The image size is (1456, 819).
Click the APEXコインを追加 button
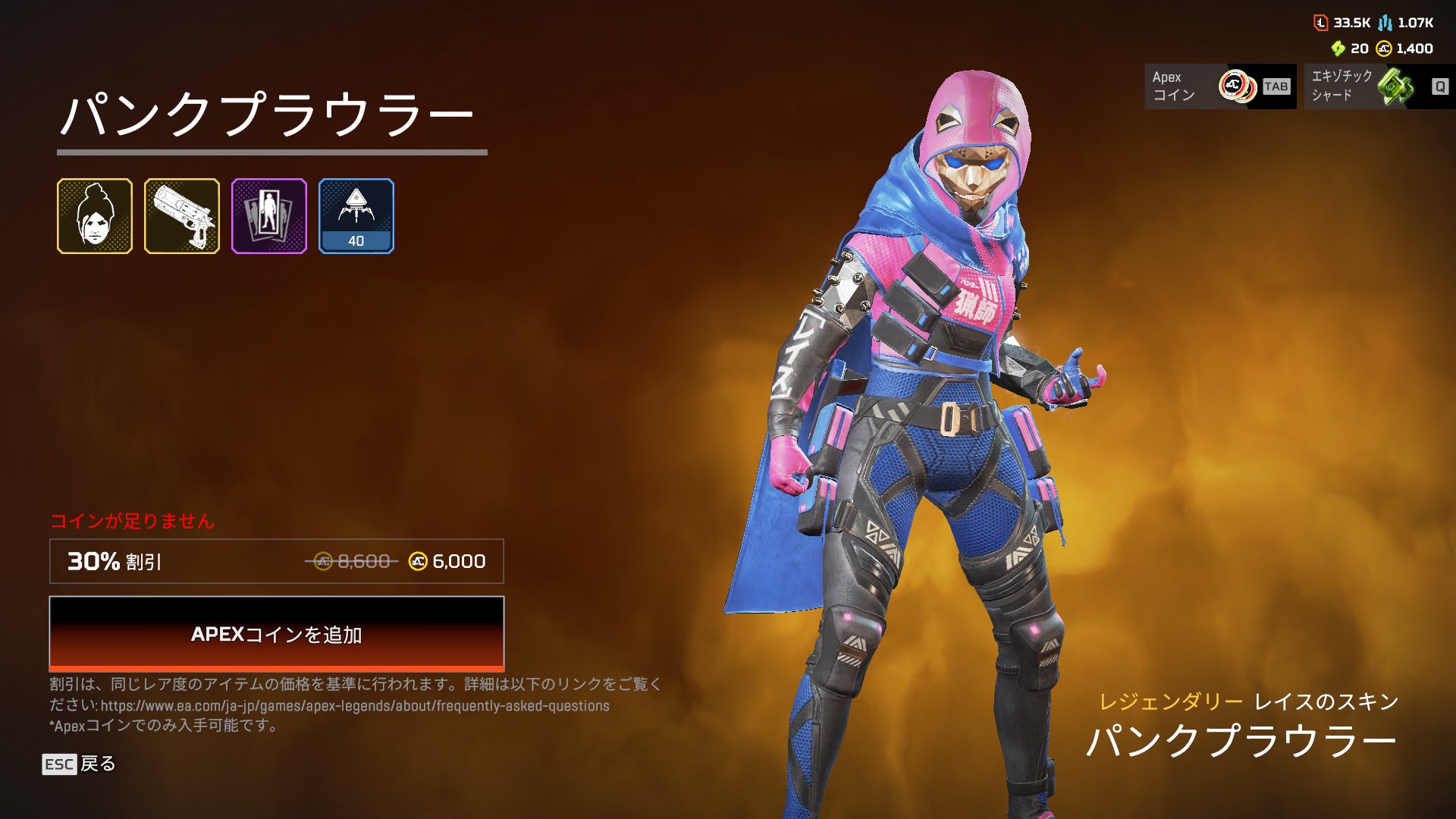pos(276,634)
